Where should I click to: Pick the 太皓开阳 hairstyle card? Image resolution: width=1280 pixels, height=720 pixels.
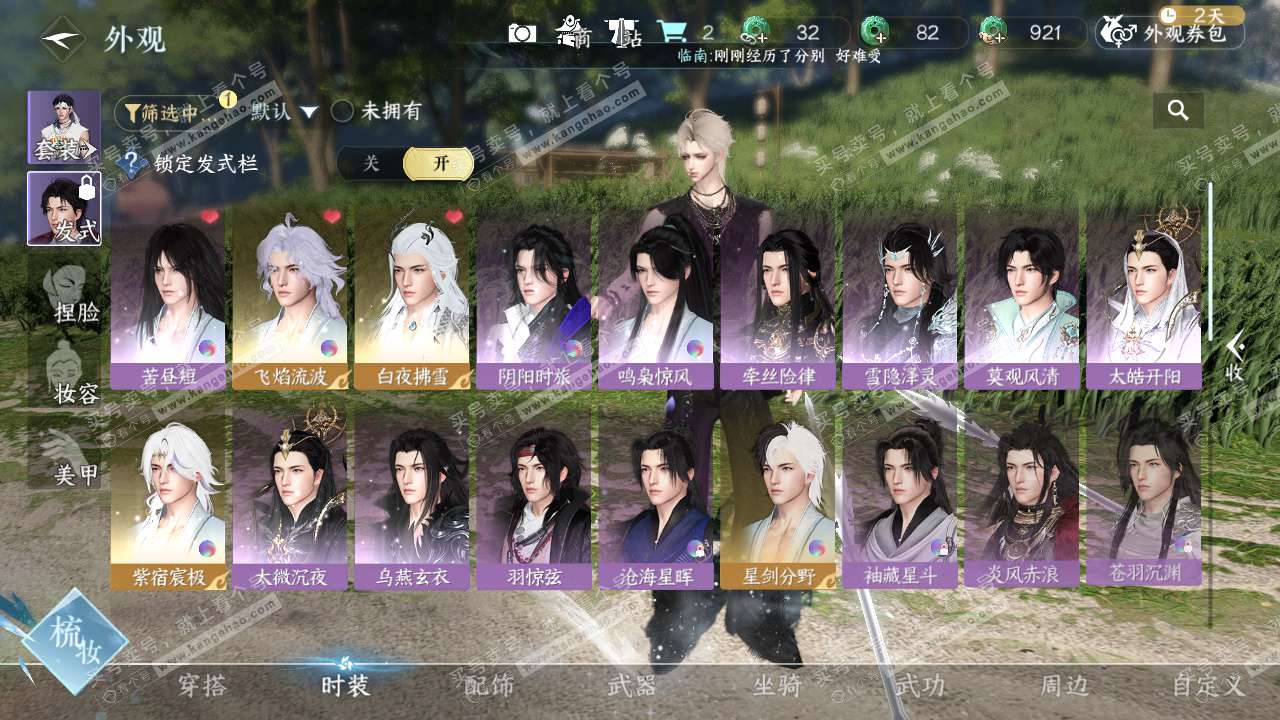coord(1143,299)
